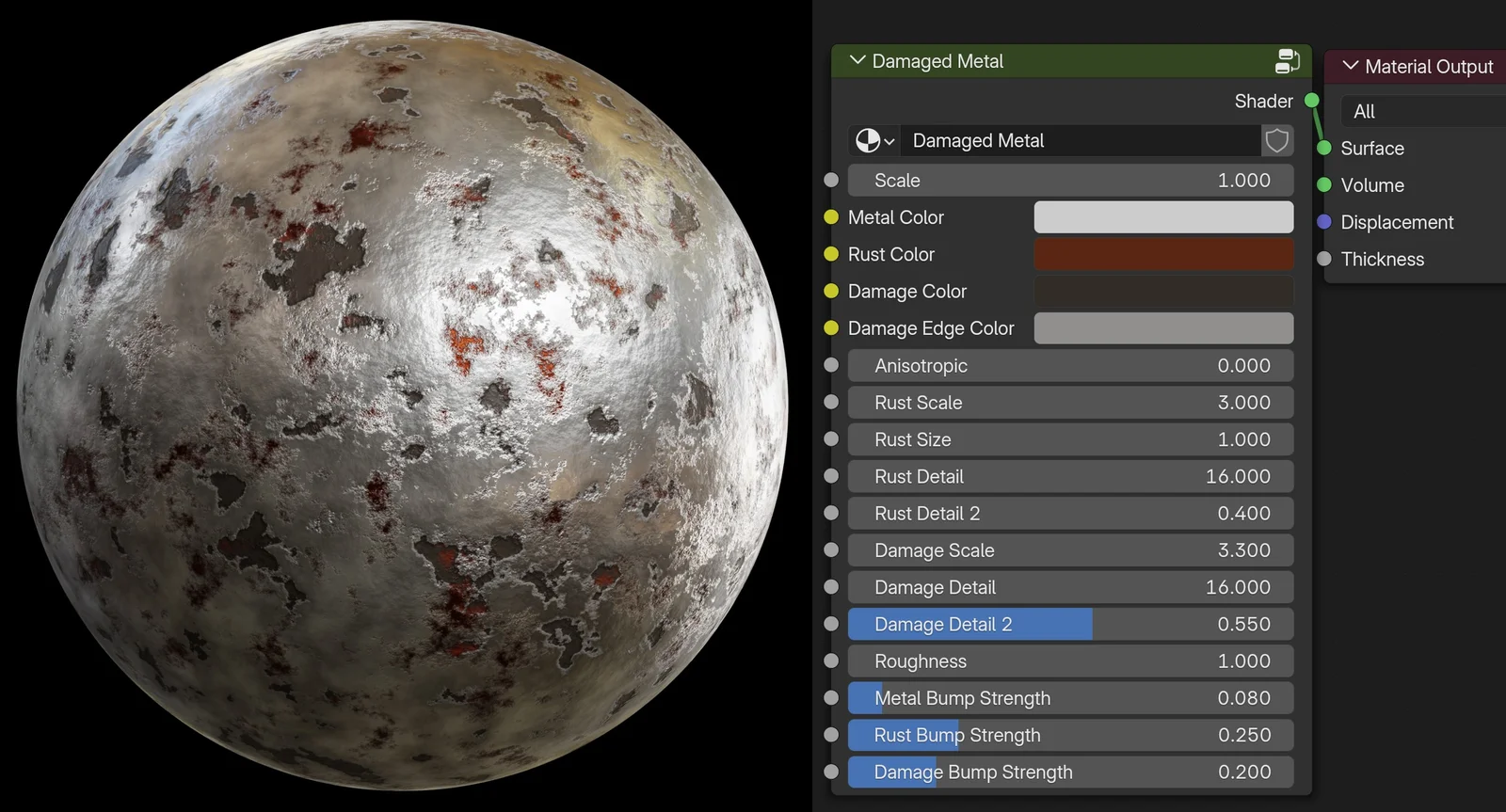The image size is (1506, 812).
Task: Click the Anisotropic input socket
Action: tap(830, 365)
